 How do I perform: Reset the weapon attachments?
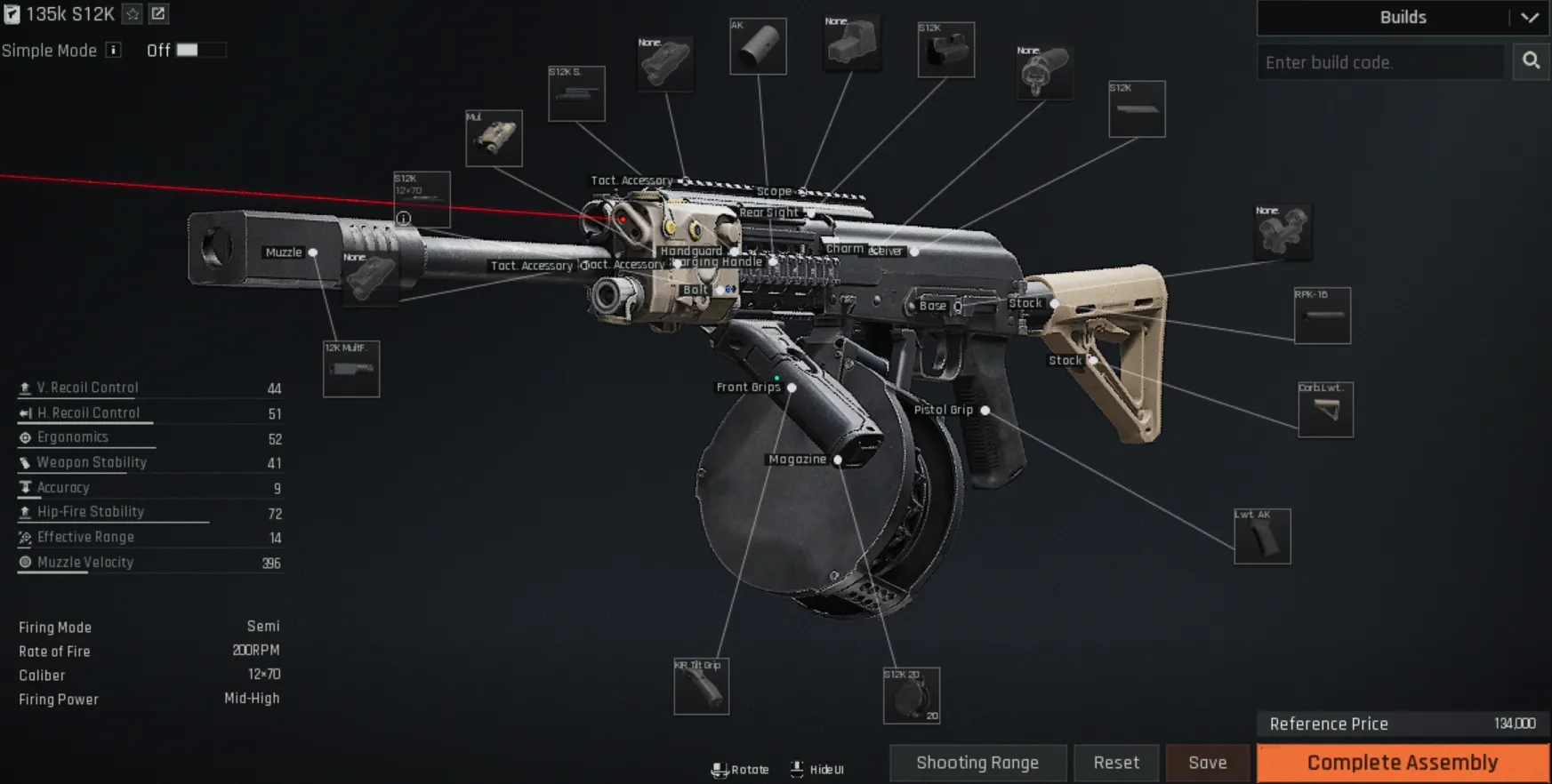click(x=1116, y=763)
